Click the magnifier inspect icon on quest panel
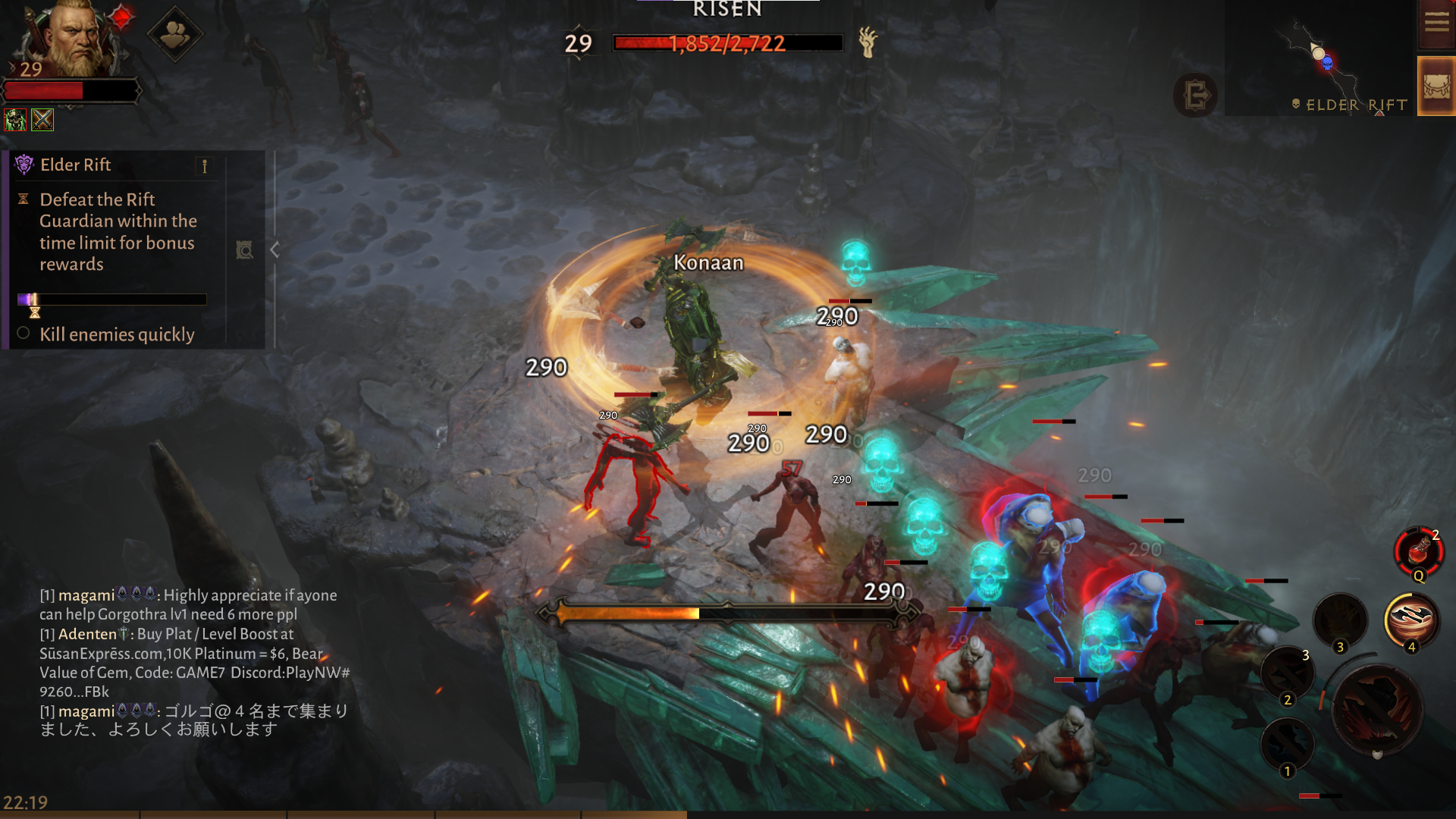The width and height of the screenshot is (1456, 819). tap(244, 250)
